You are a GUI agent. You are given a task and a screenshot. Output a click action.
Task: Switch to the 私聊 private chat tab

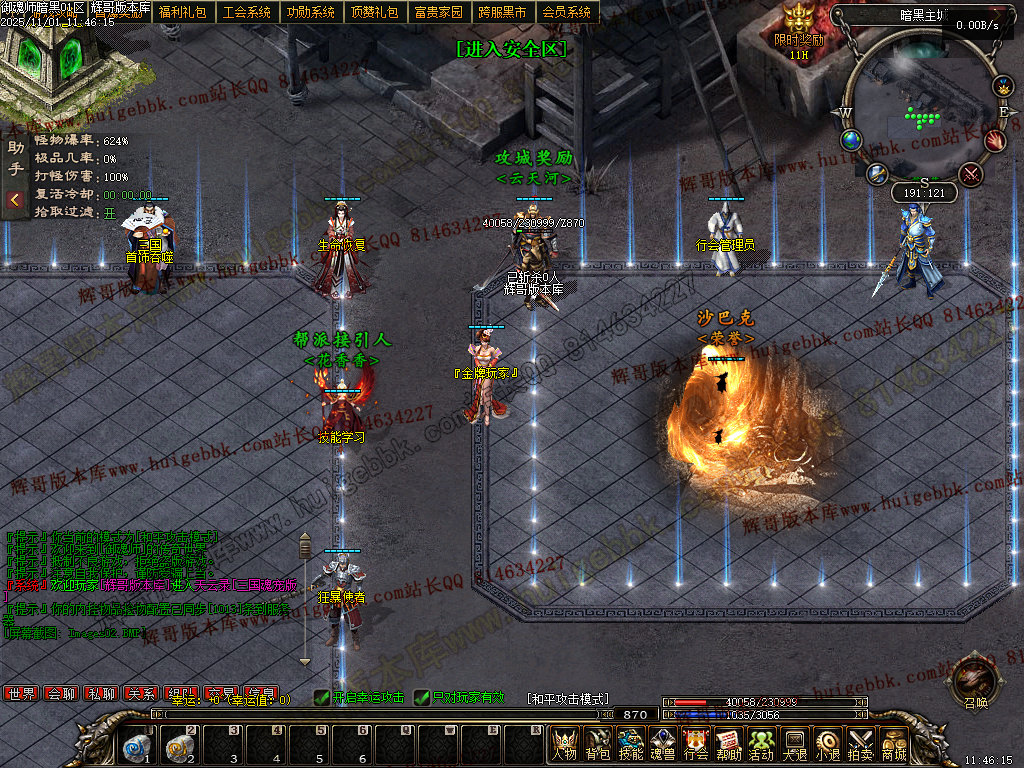click(x=100, y=693)
